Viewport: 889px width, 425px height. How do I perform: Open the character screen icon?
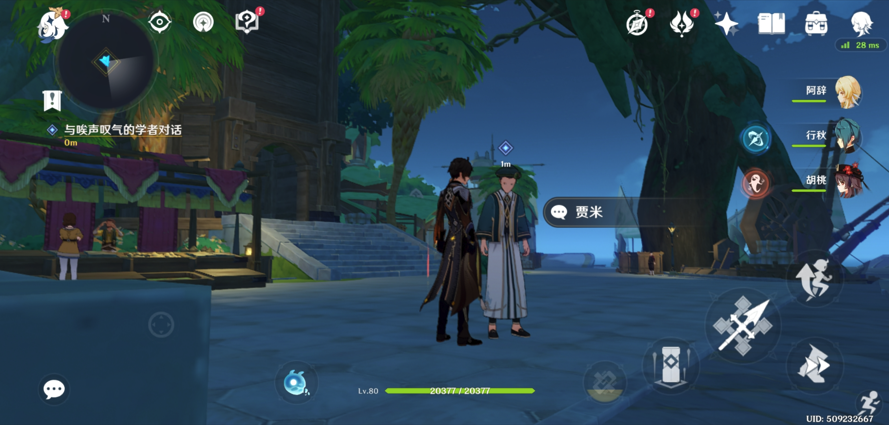coord(861,24)
